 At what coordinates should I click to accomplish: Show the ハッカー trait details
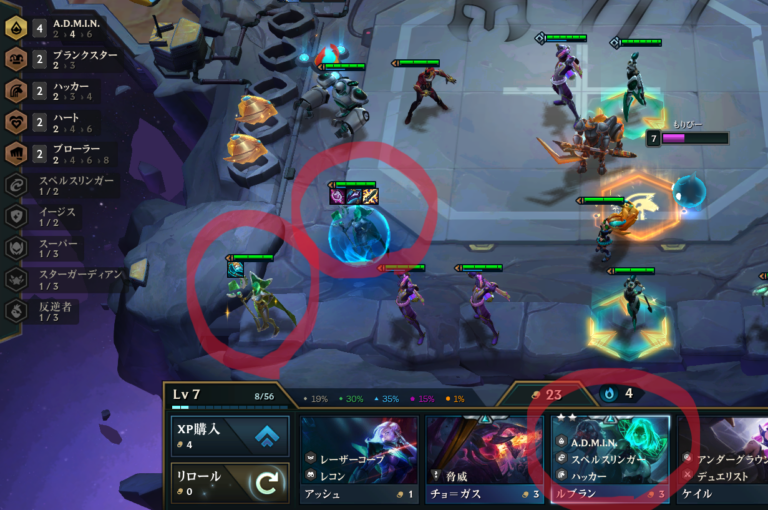pyautogui.click(x=62, y=91)
